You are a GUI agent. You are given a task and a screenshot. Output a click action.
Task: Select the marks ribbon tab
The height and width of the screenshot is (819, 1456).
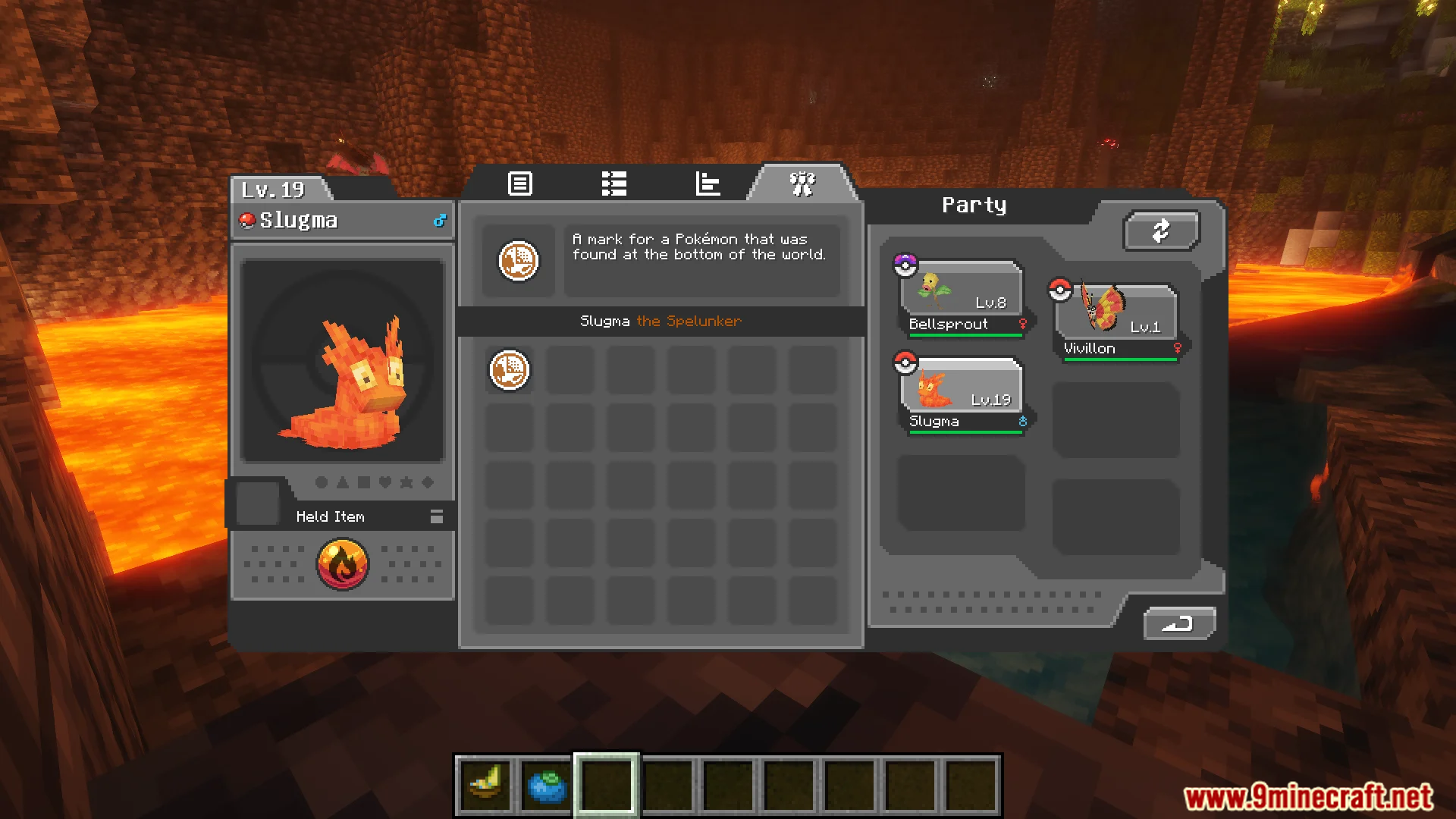802,184
